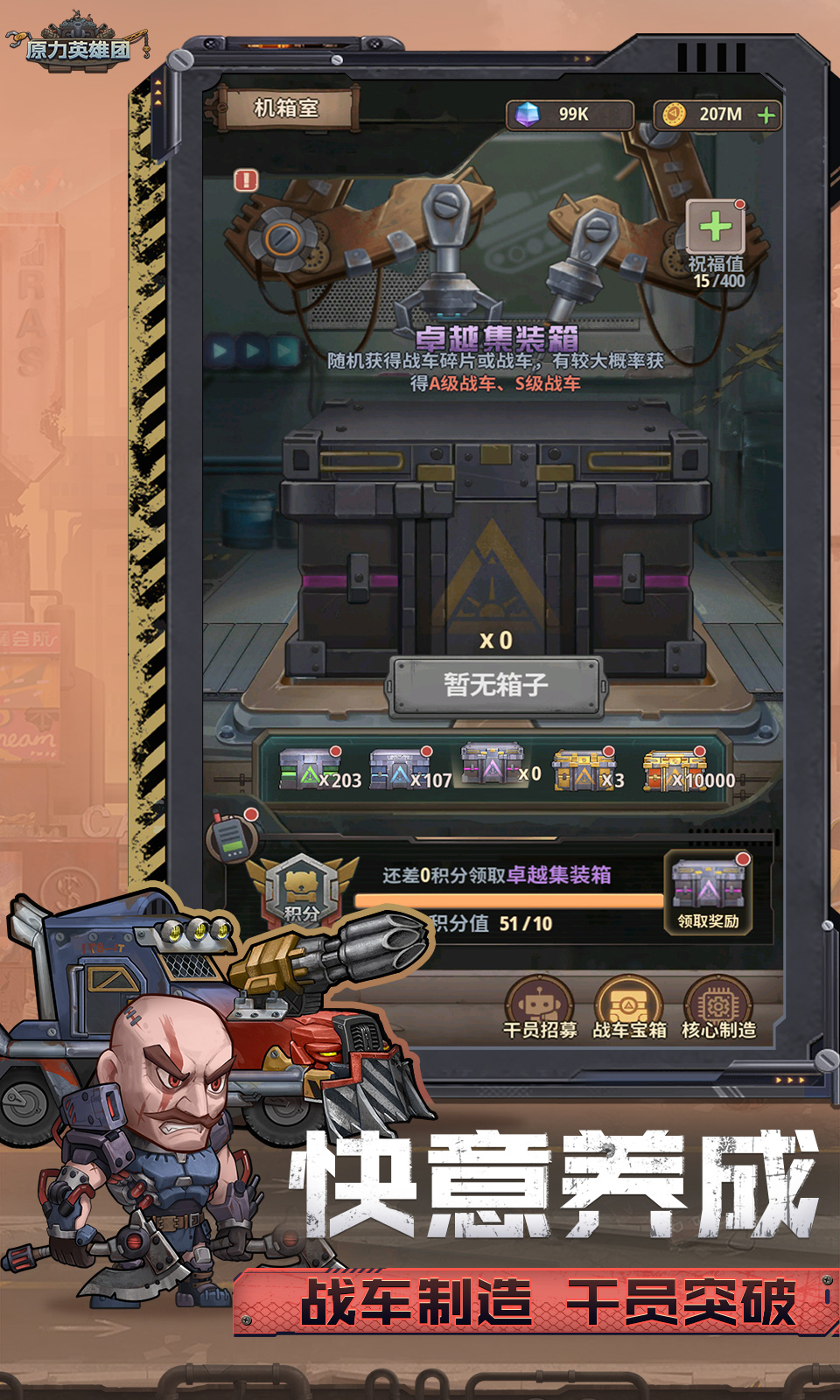The image size is (840, 1400).
Task: Add gold with the green plus
Action: [766, 115]
